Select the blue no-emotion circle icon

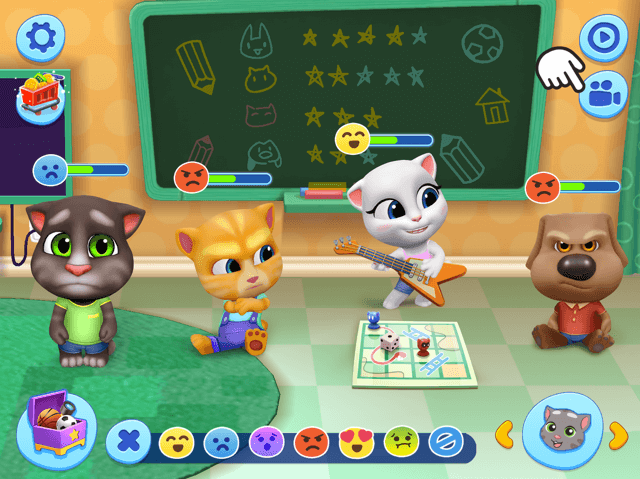coord(445,441)
